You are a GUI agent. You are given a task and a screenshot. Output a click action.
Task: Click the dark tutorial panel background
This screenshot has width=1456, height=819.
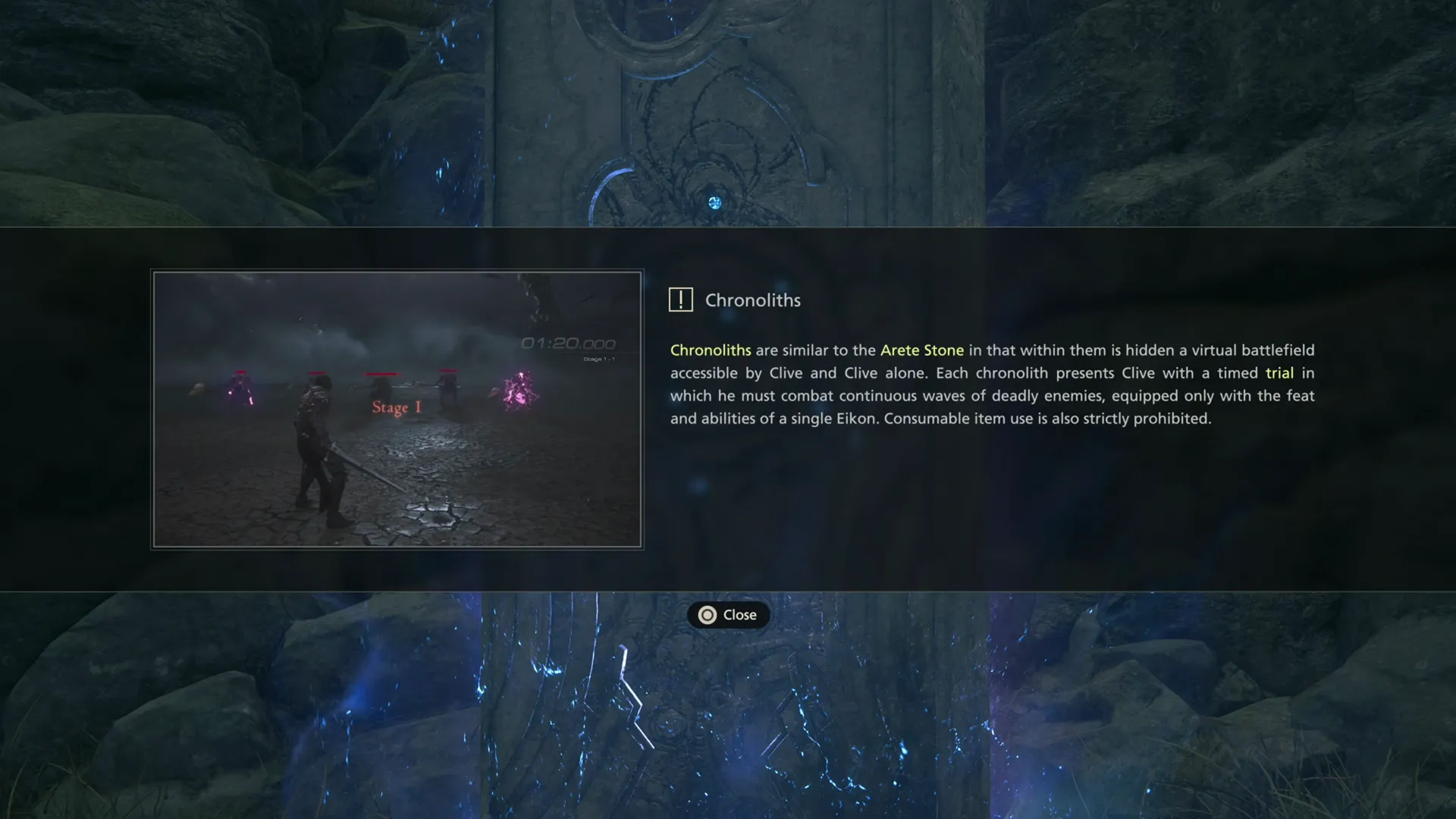point(1062,516)
